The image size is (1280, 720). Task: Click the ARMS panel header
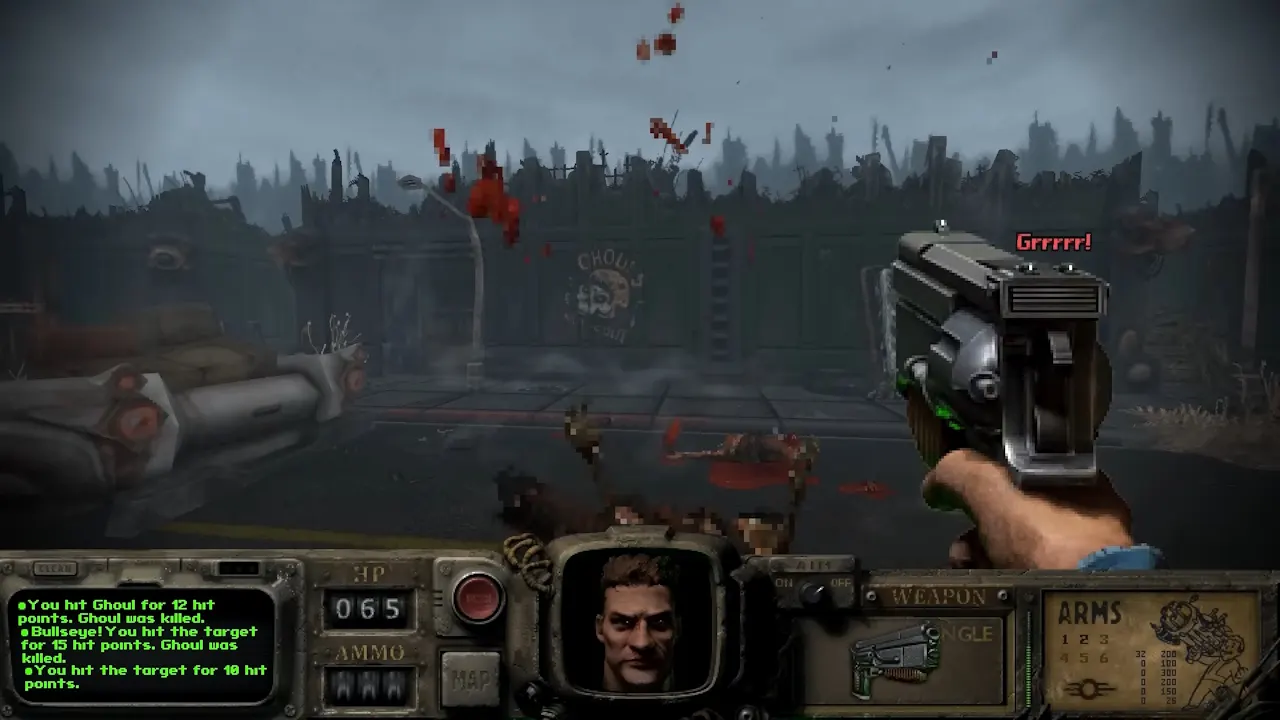click(x=1090, y=612)
